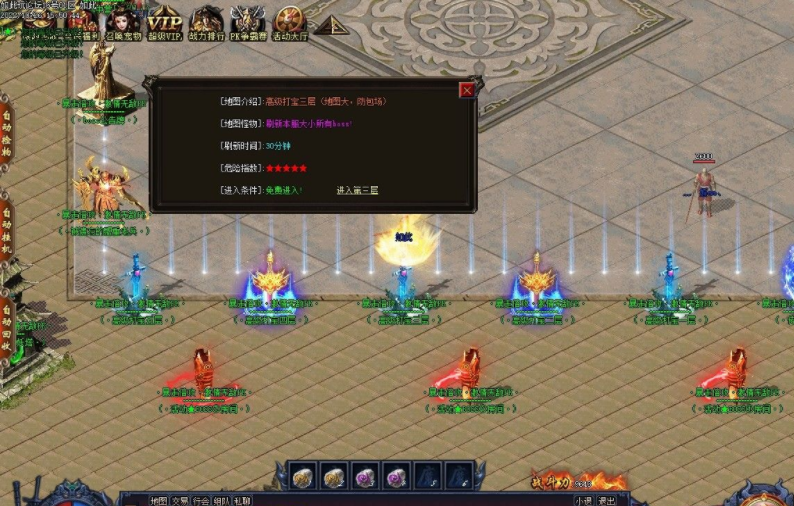This screenshot has height=506, width=794.
Task: Open the 战力排行 power ranking
Action: pos(207,23)
